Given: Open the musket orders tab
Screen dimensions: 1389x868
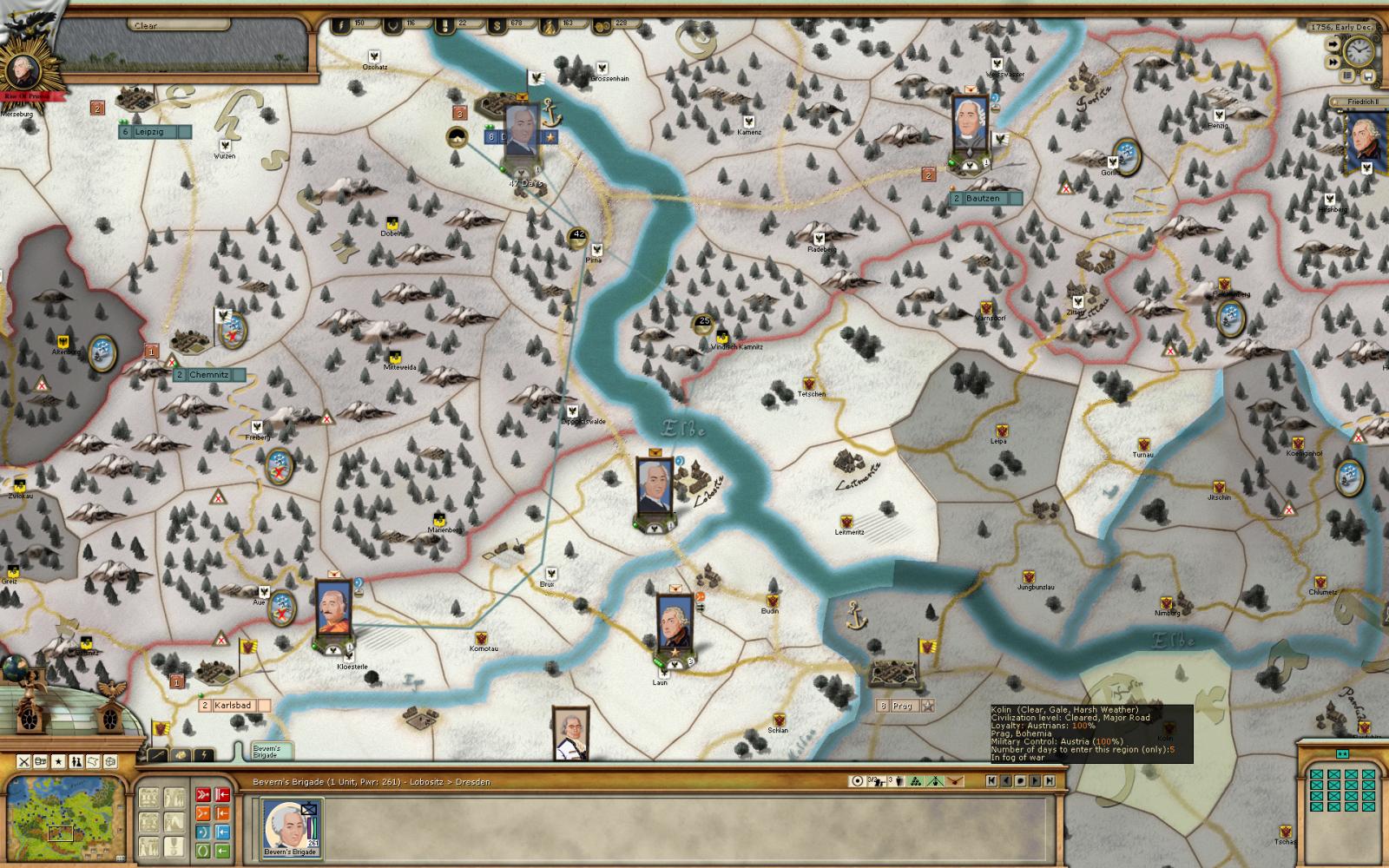Looking at the screenshot, I should click(x=160, y=755).
